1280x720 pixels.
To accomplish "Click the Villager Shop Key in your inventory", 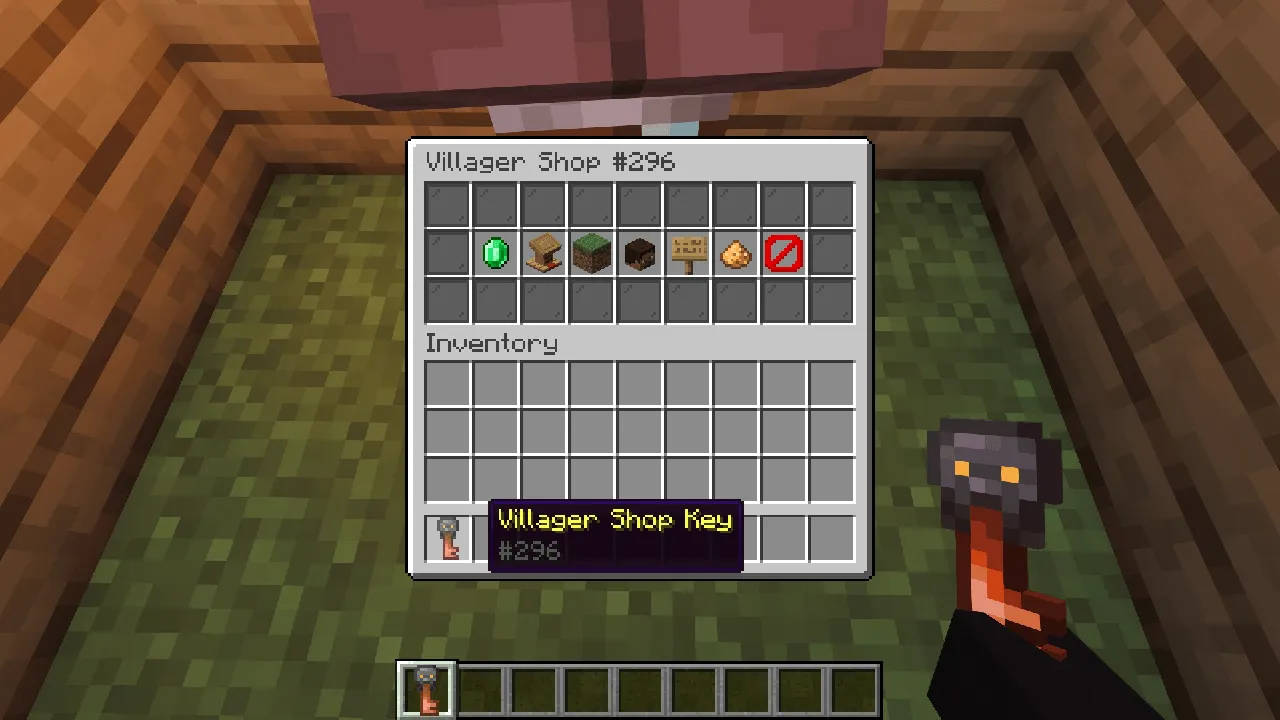I will (447, 538).
